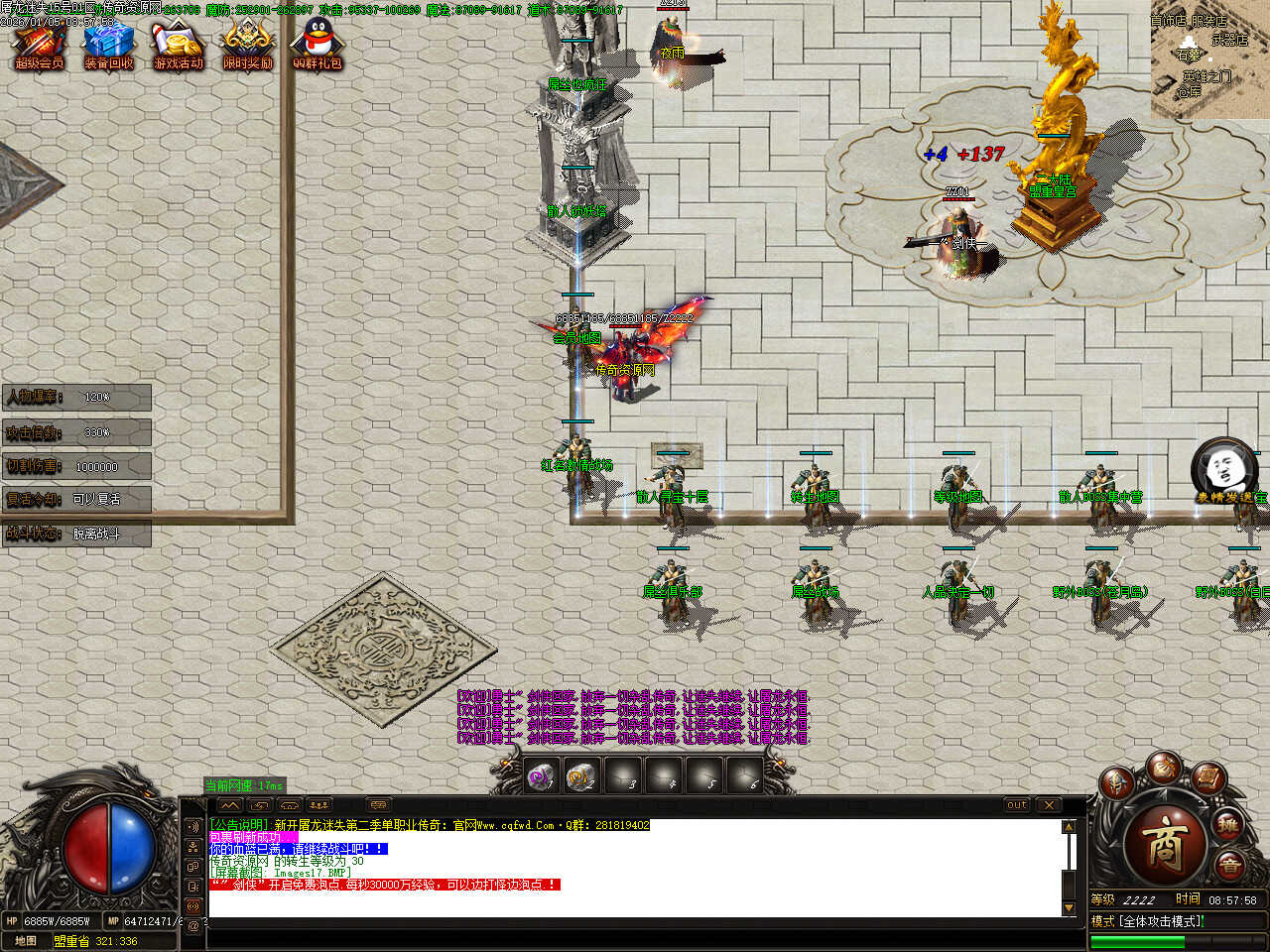Open the large 商 shop button
Screen dimensions: 1270x952
click(1165, 845)
